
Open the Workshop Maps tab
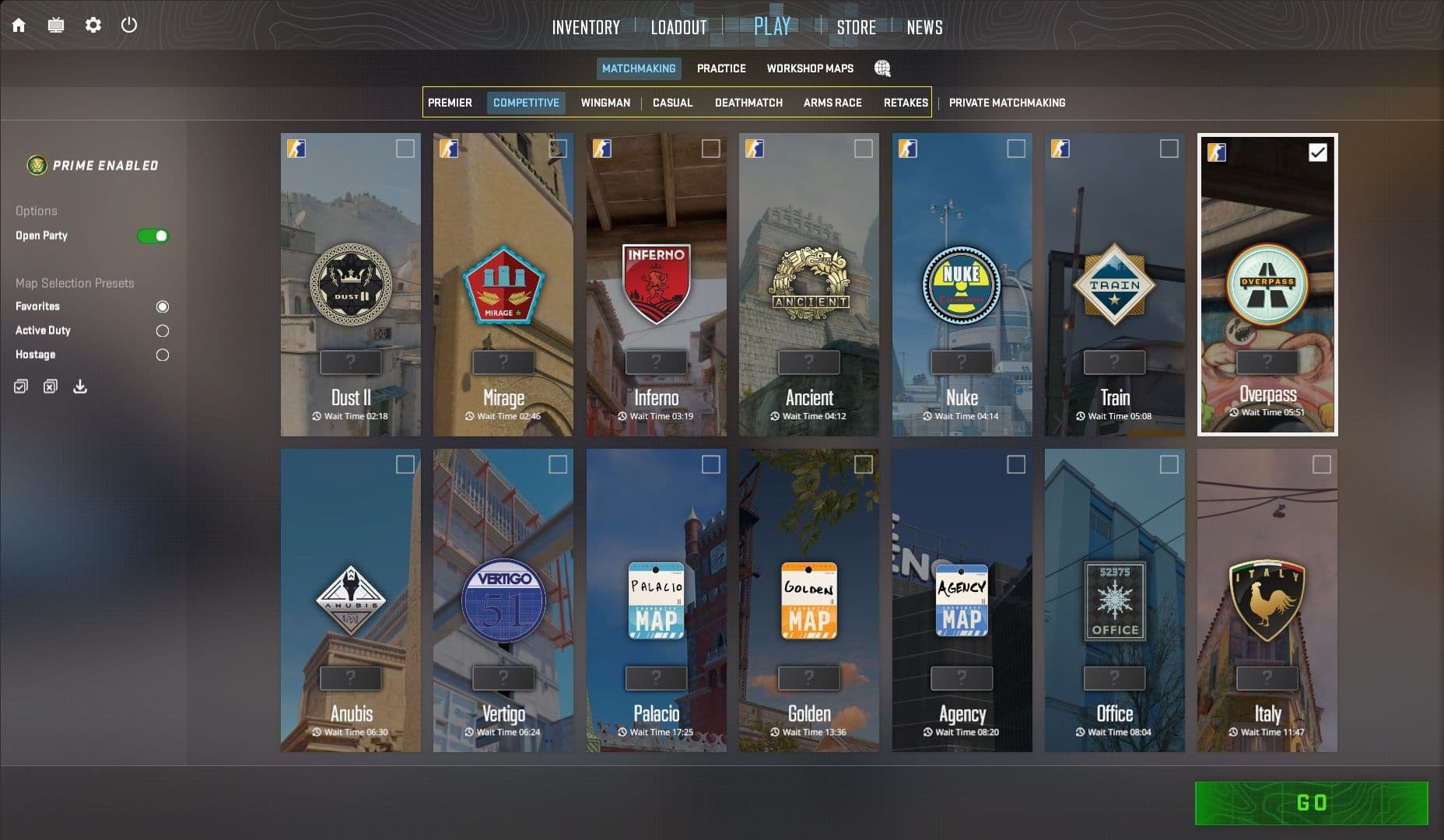pyautogui.click(x=810, y=68)
